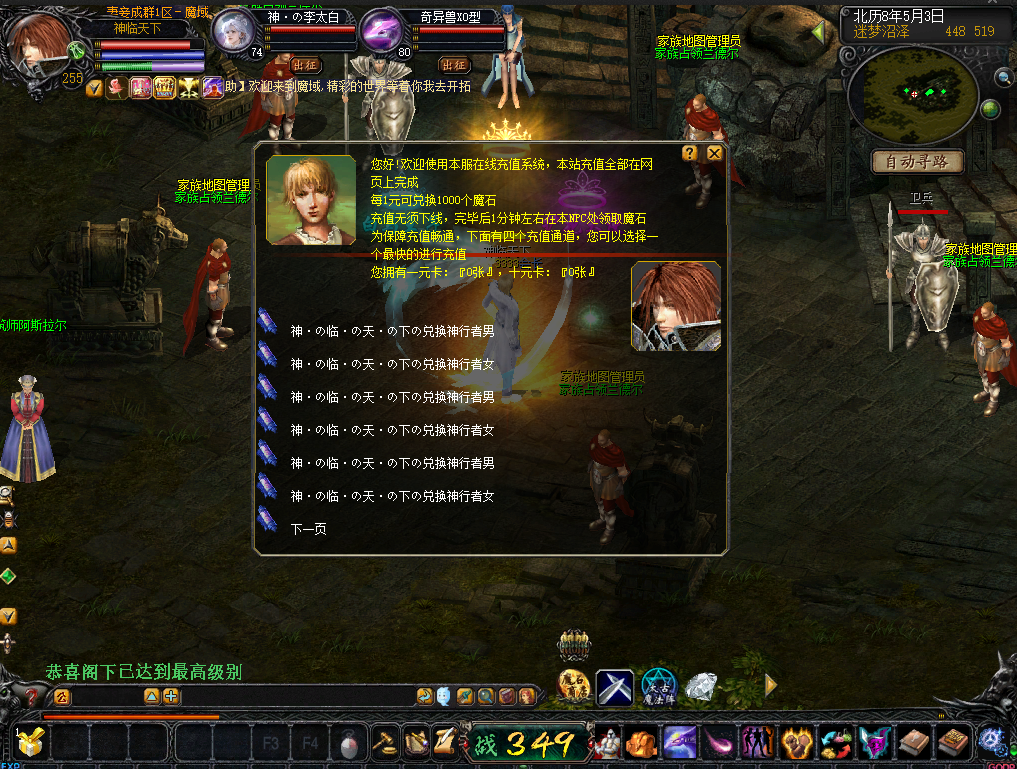Open the gear settings icon
Screen dimensions: 1017x769
[x=991, y=741]
